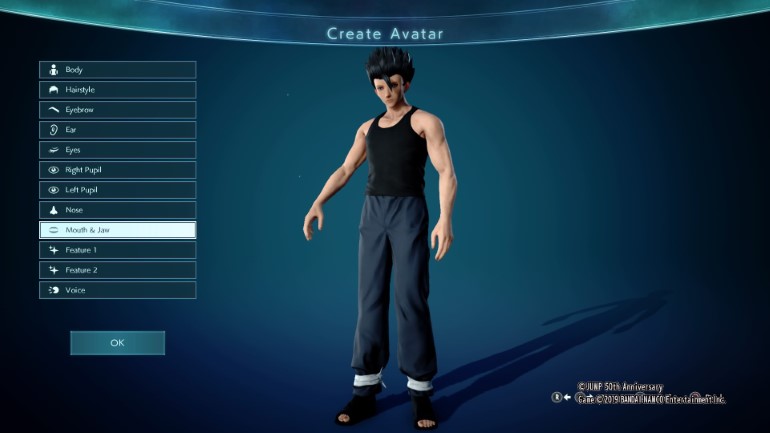Open the Body customization option
The width and height of the screenshot is (770, 433).
coord(117,70)
